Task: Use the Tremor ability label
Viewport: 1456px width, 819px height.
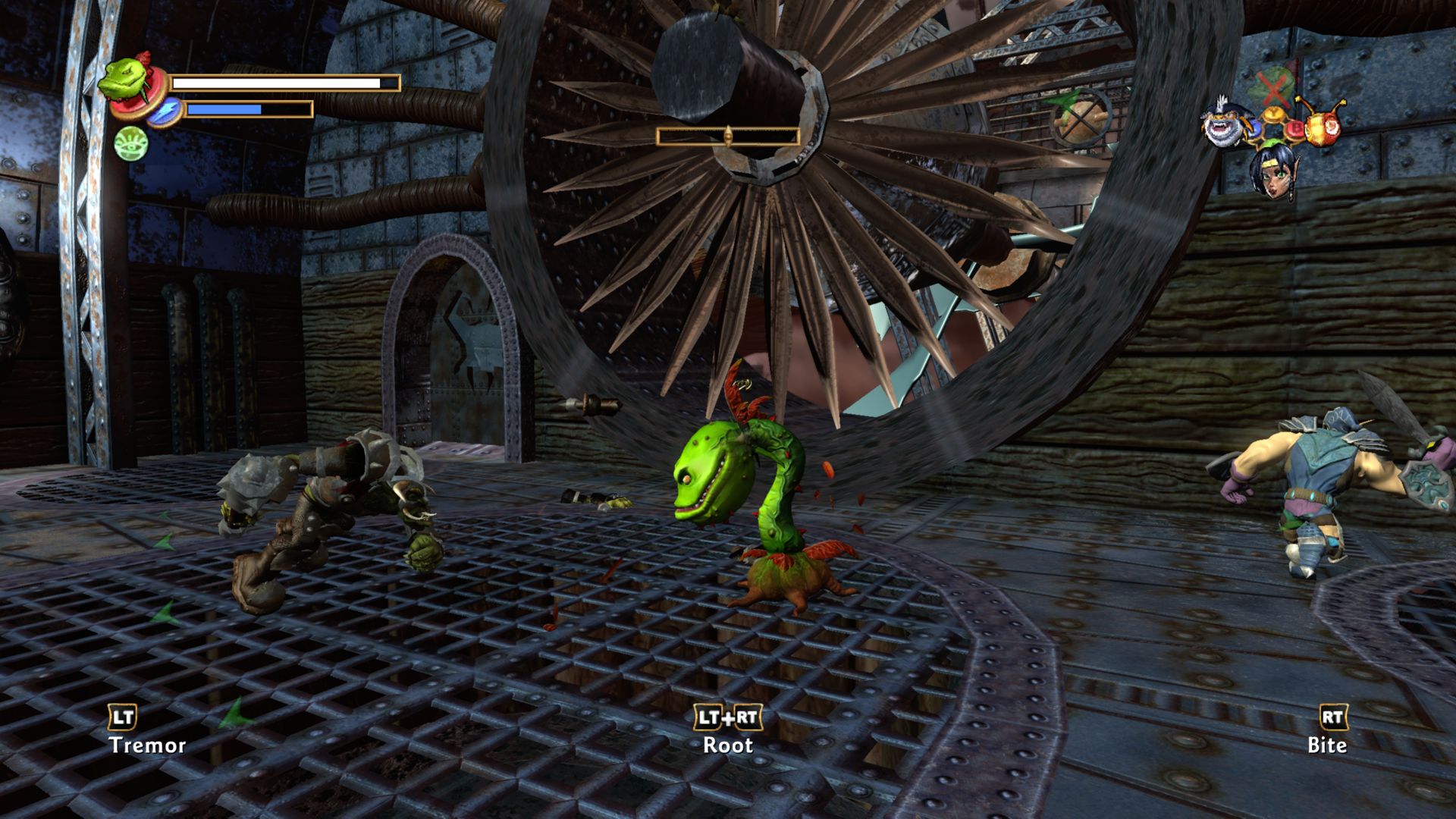Action: tap(147, 745)
